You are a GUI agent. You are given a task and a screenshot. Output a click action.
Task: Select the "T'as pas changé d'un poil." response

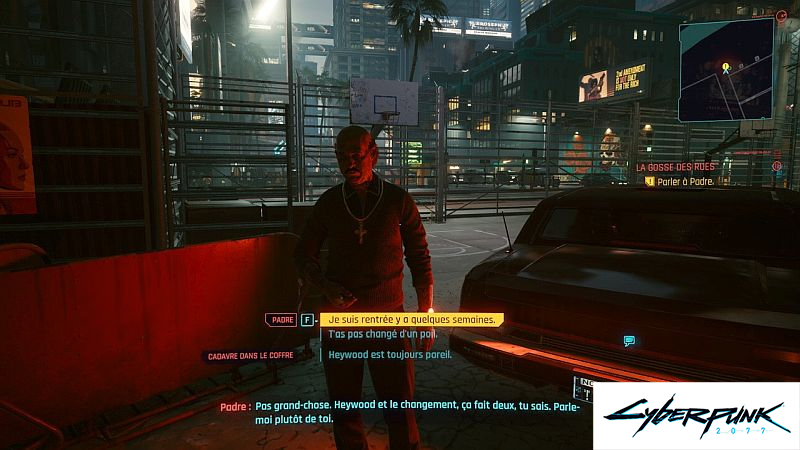coord(376,334)
